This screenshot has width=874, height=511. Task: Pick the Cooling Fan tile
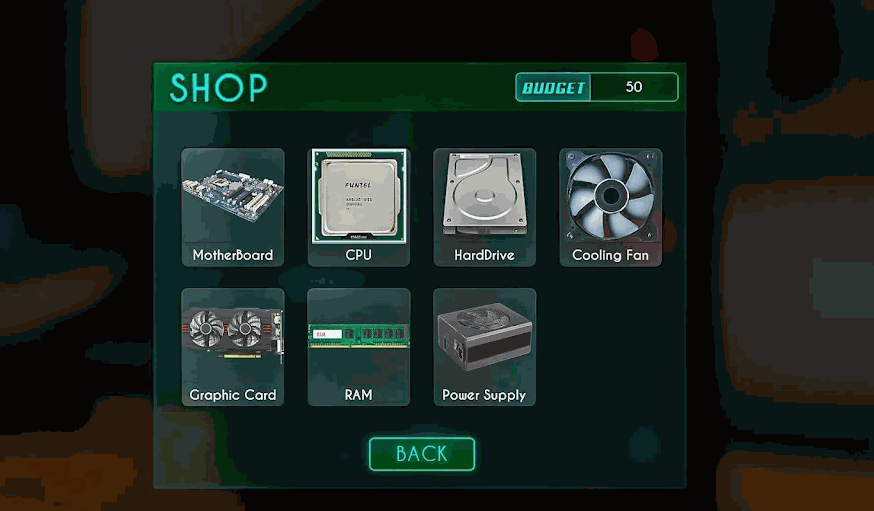tap(610, 207)
